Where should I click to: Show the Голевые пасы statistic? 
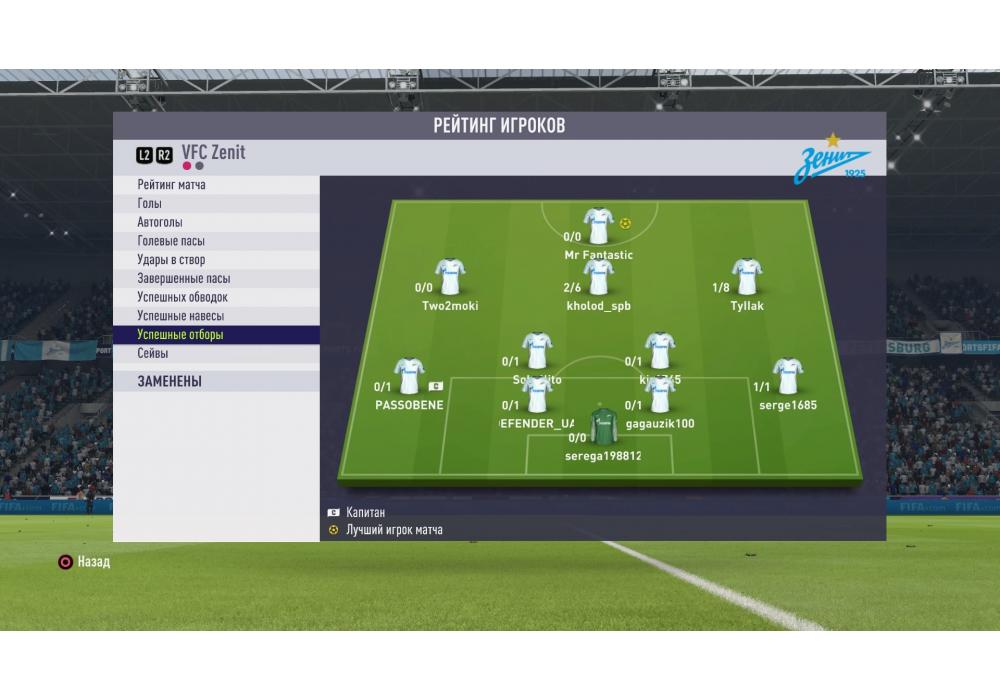[172, 241]
